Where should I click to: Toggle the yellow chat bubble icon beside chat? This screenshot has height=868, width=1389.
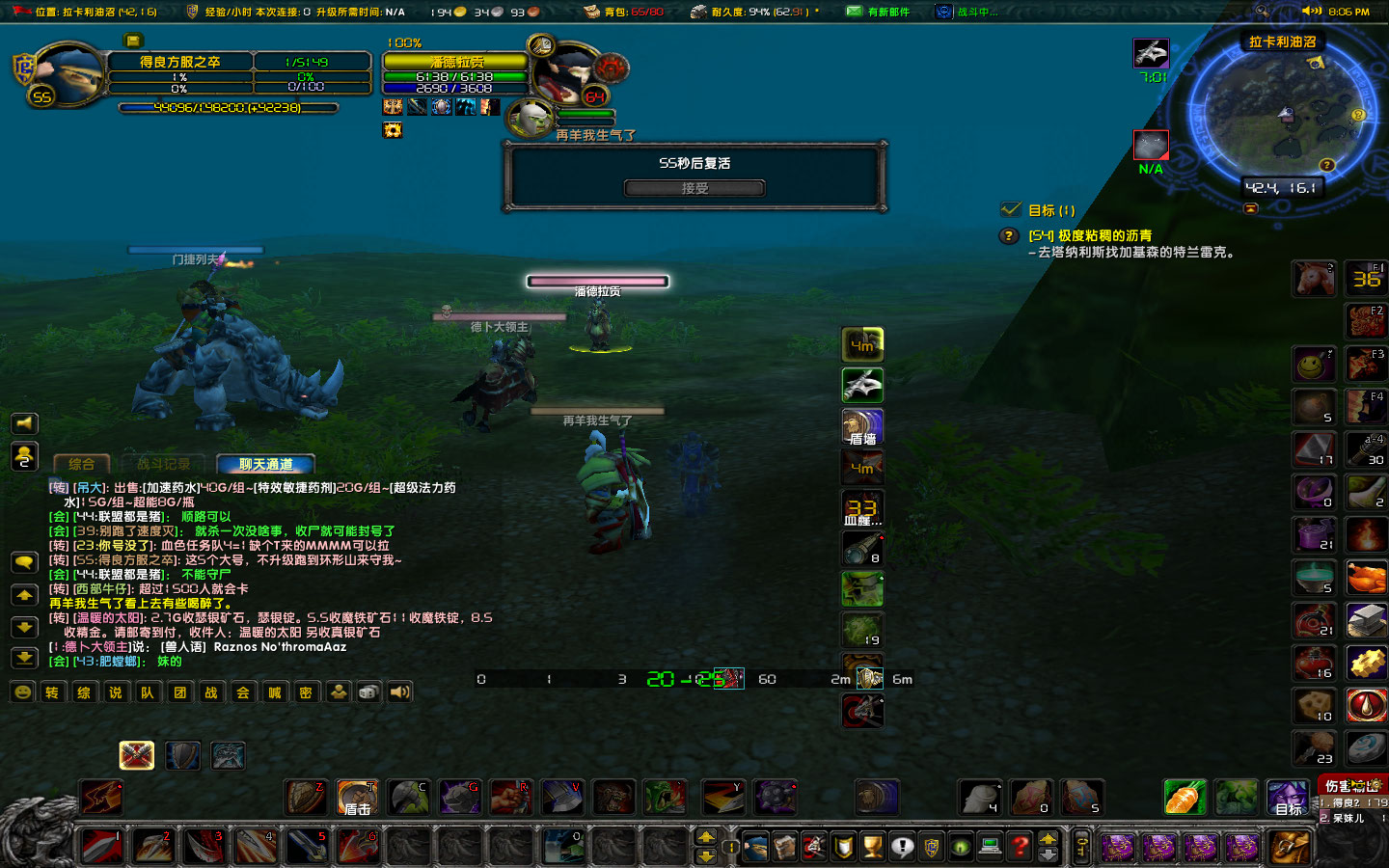24,561
